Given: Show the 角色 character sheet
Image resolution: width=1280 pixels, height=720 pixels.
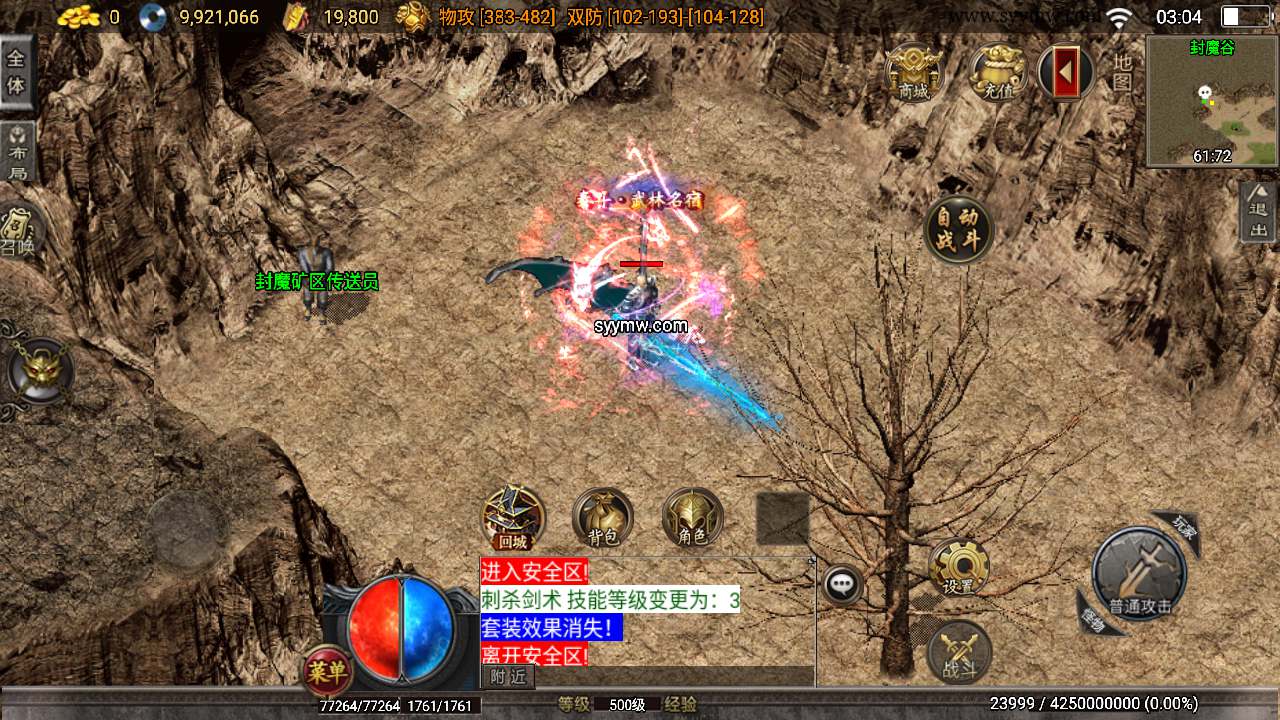Looking at the screenshot, I should click(692, 519).
